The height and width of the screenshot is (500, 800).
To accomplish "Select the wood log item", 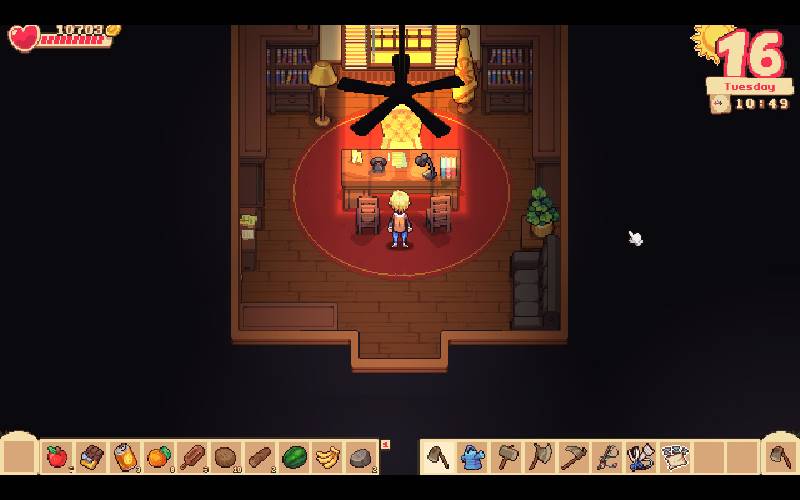I will tap(260, 457).
